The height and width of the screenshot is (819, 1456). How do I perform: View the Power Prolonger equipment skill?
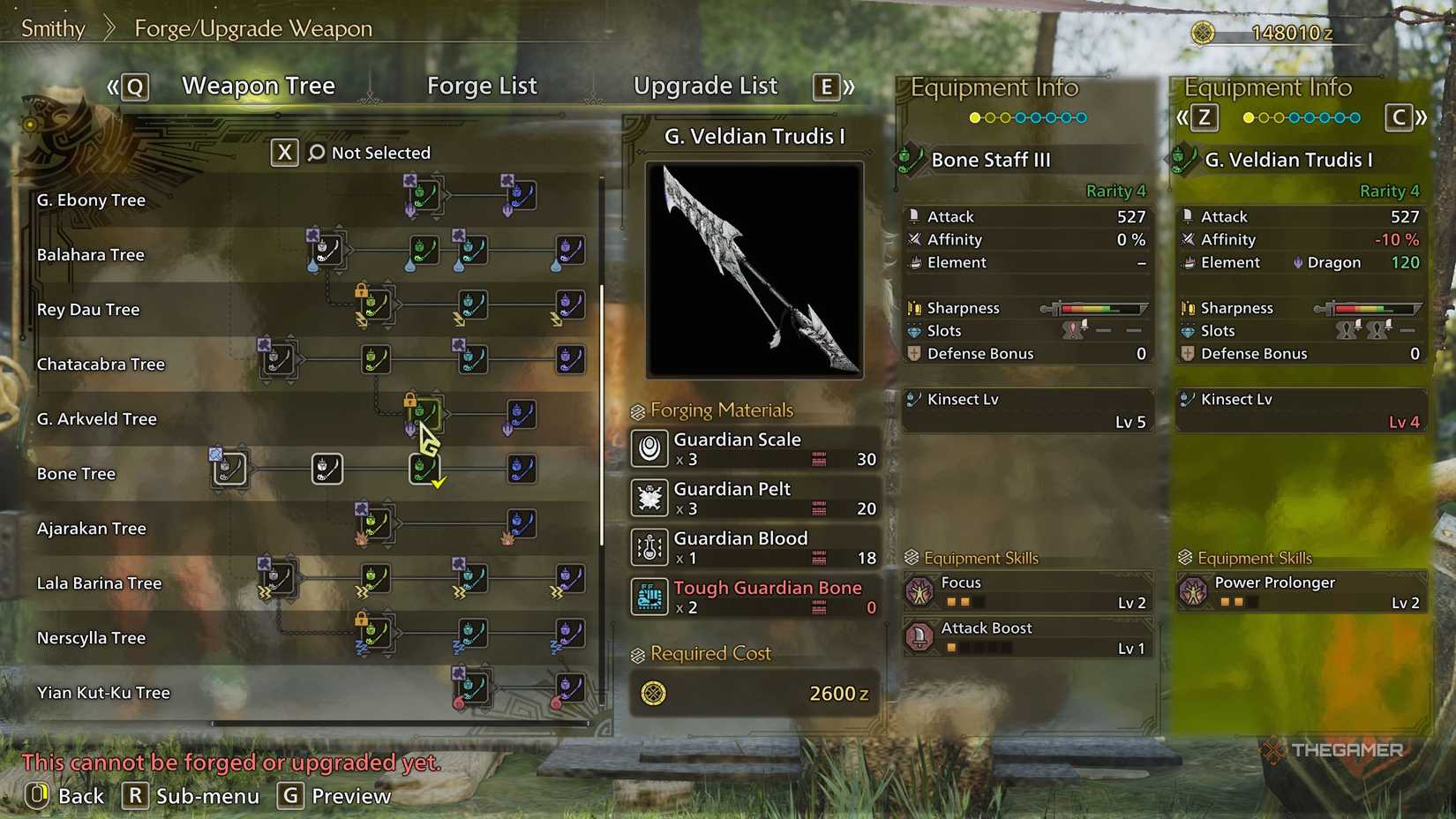(1302, 592)
